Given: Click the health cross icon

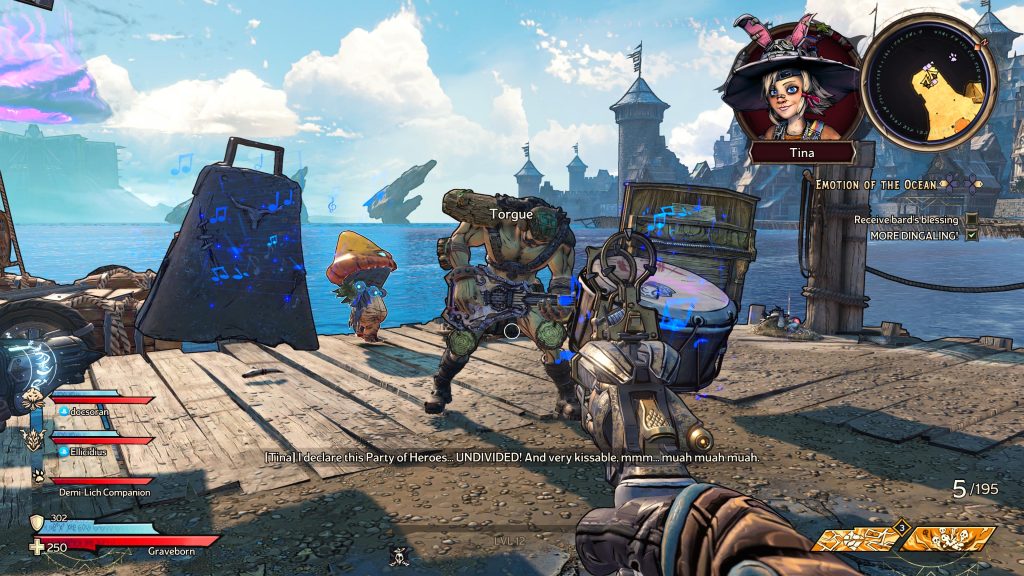Looking at the screenshot, I should (36, 546).
